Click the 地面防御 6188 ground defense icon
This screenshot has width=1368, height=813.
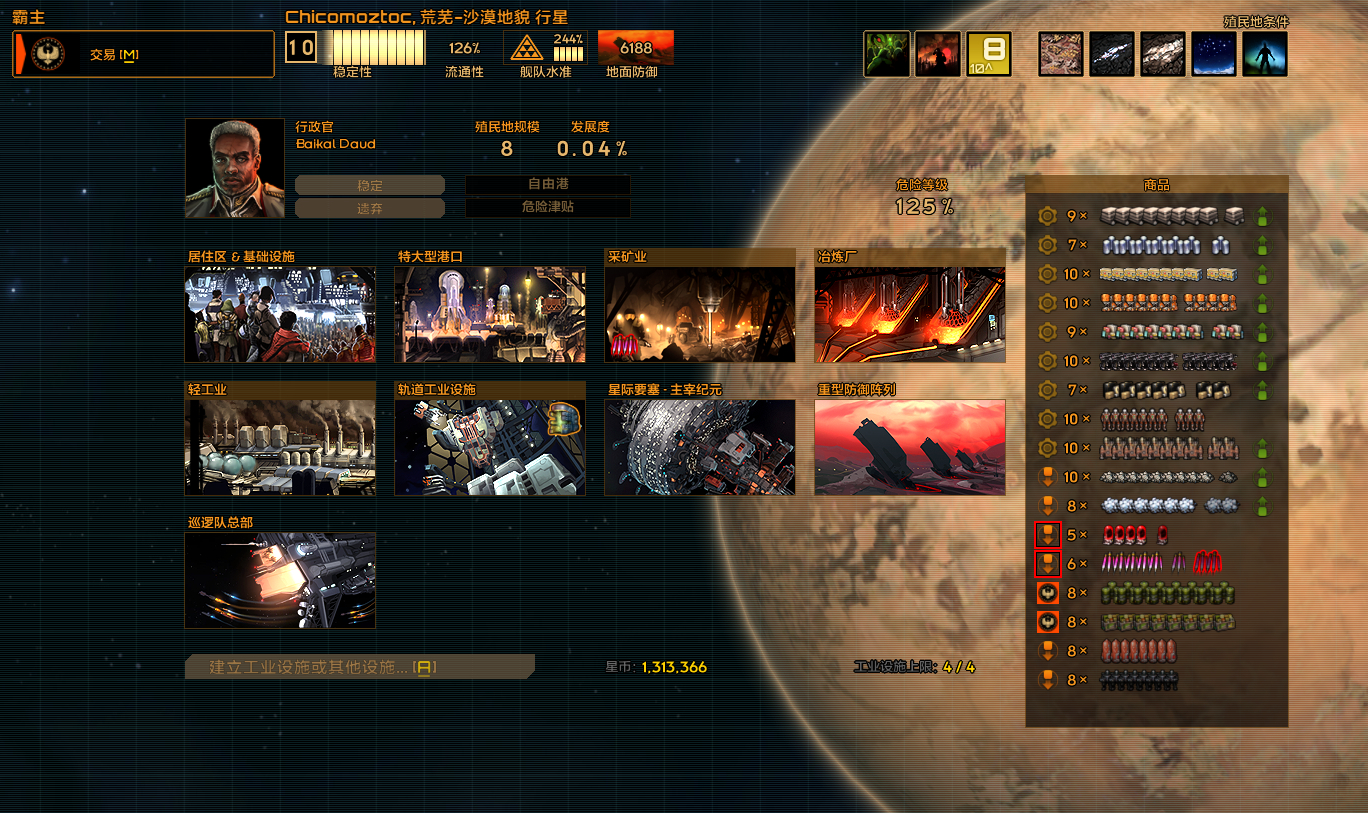click(x=635, y=48)
